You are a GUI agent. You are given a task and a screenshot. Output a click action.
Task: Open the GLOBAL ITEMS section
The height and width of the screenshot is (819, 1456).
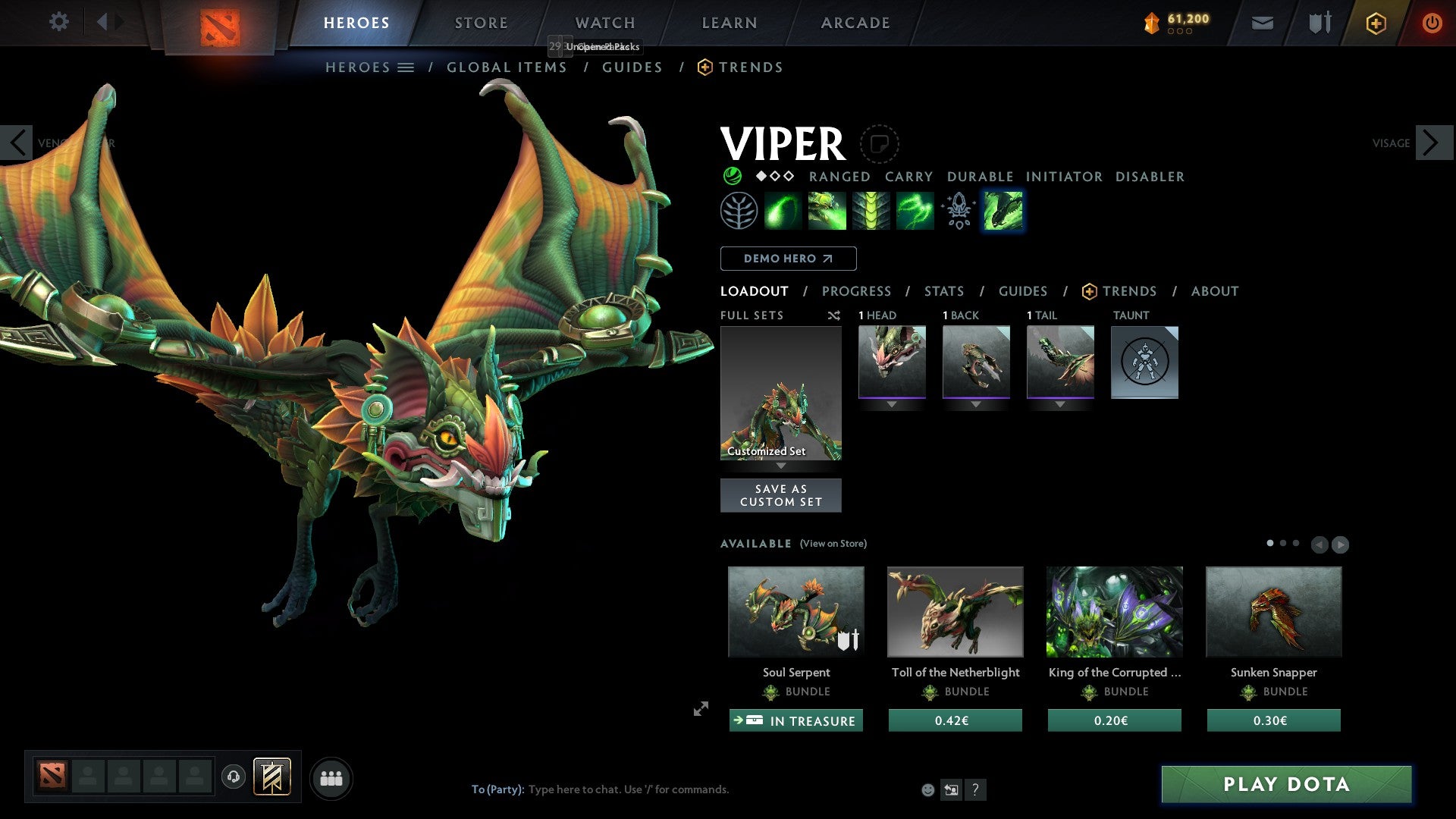507,67
